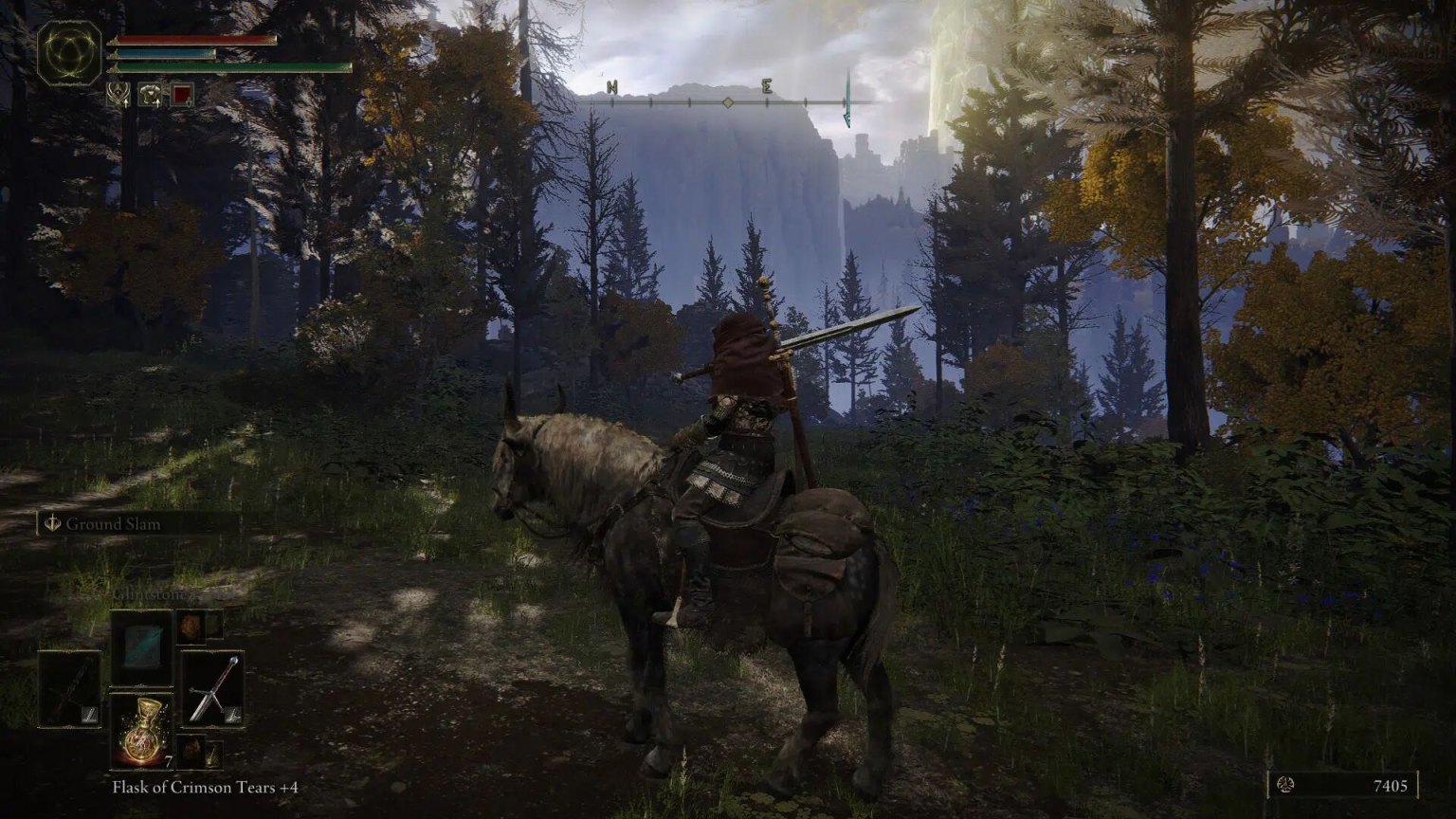Image resolution: width=1456 pixels, height=819 pixels.
Task: Select the Ground Slam skill label
Action: point(112,524)
